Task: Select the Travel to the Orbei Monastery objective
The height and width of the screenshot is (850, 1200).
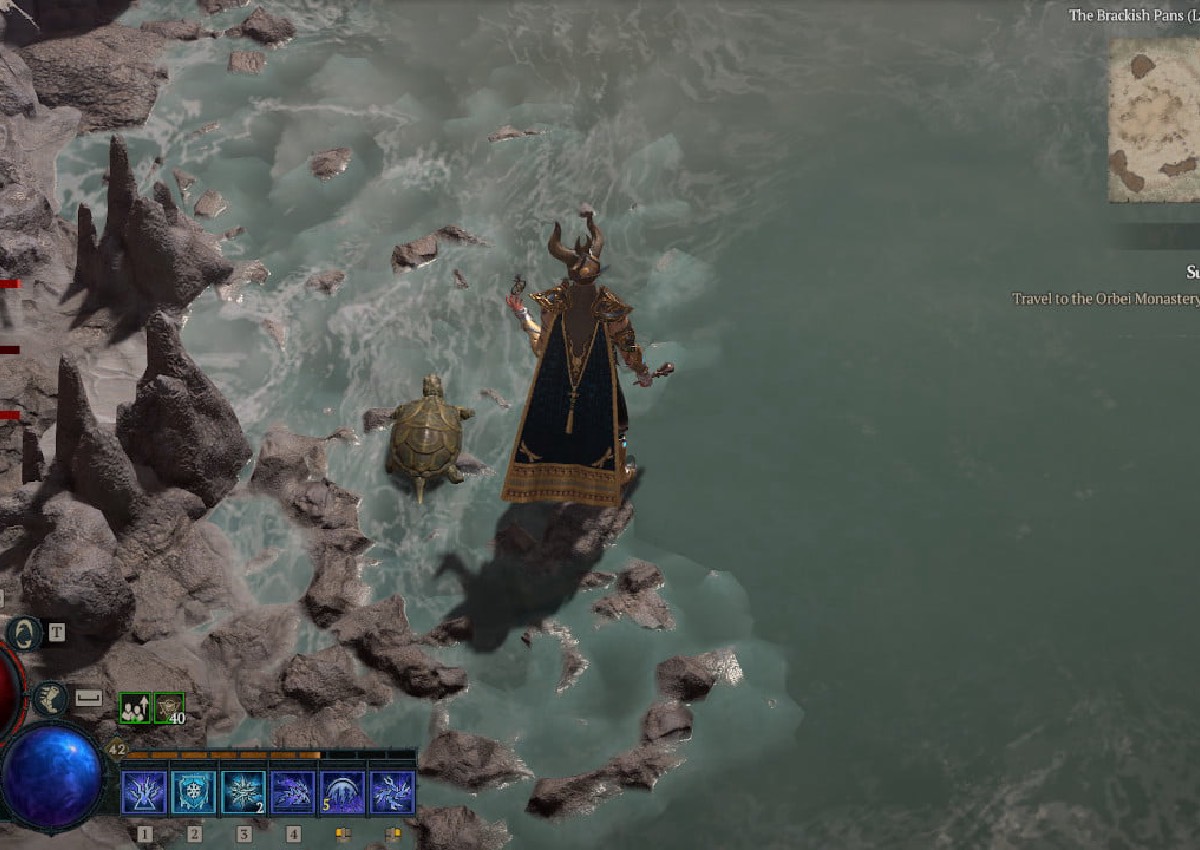Action: [1105, 299]
